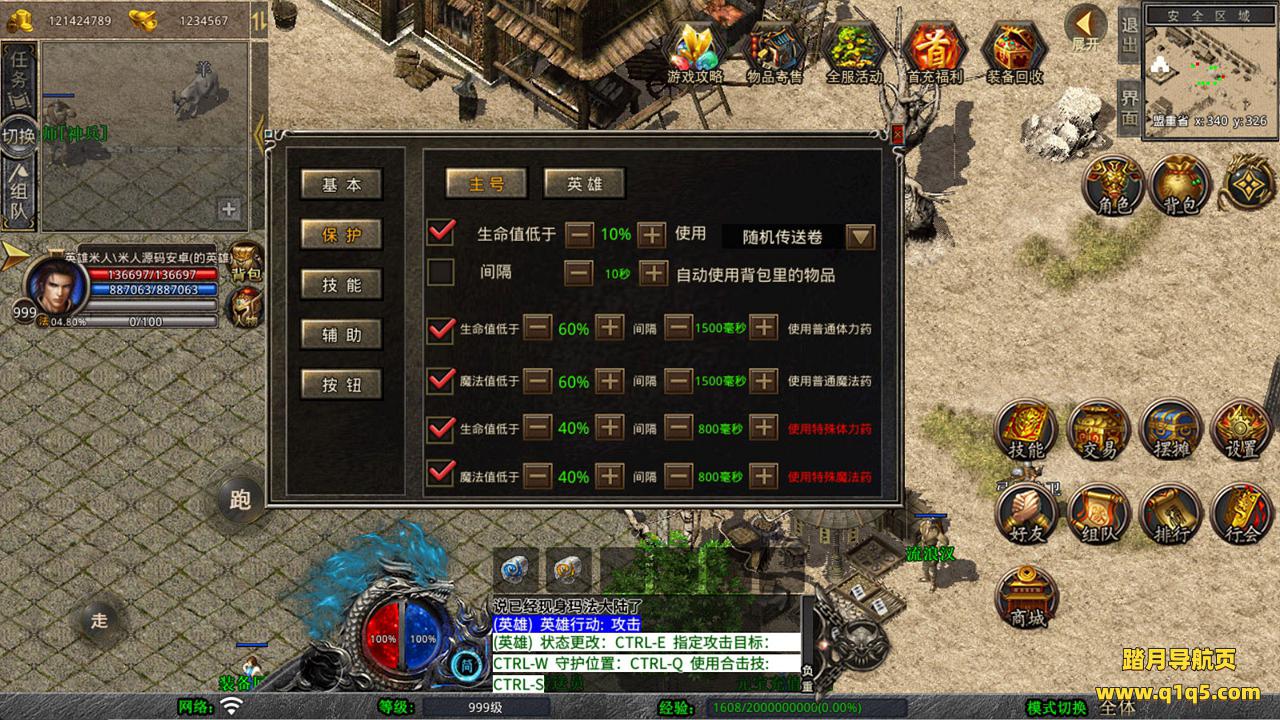
Task: Enable the 间隔 auto-use item checkbox
Action: (440, 272)
